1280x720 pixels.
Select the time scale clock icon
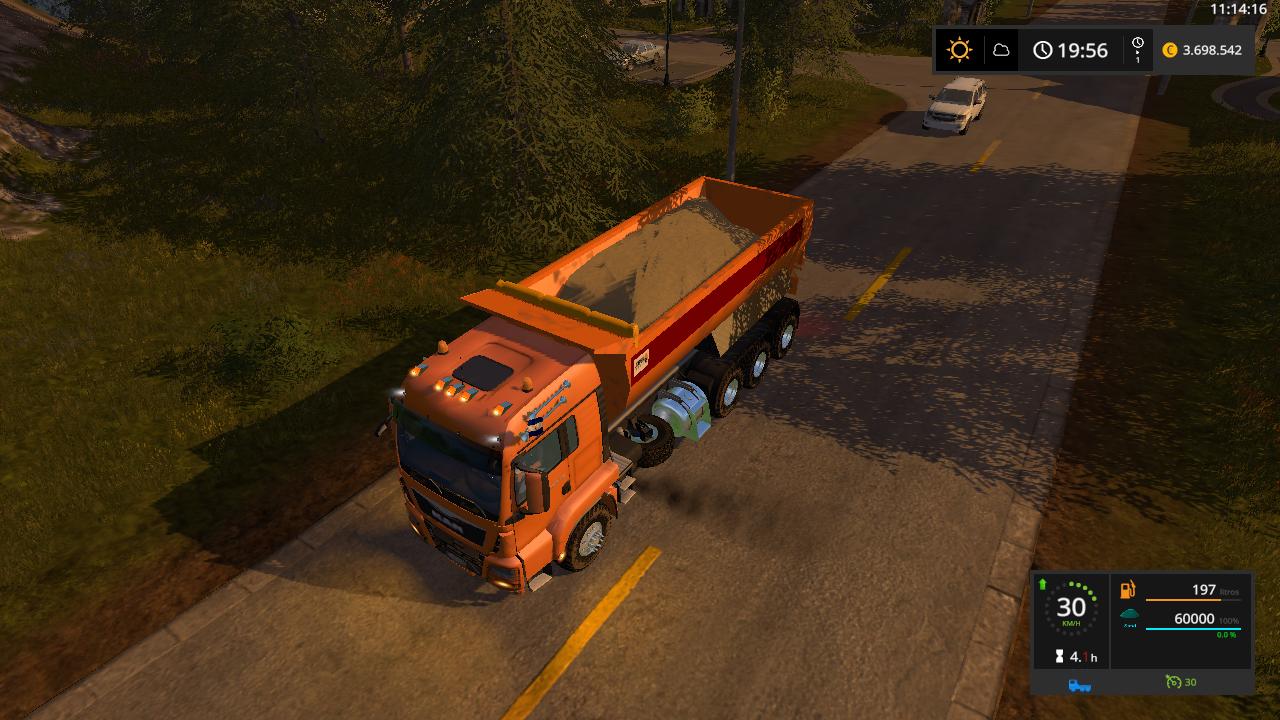pyautogui.click(x=1138, y=50)
